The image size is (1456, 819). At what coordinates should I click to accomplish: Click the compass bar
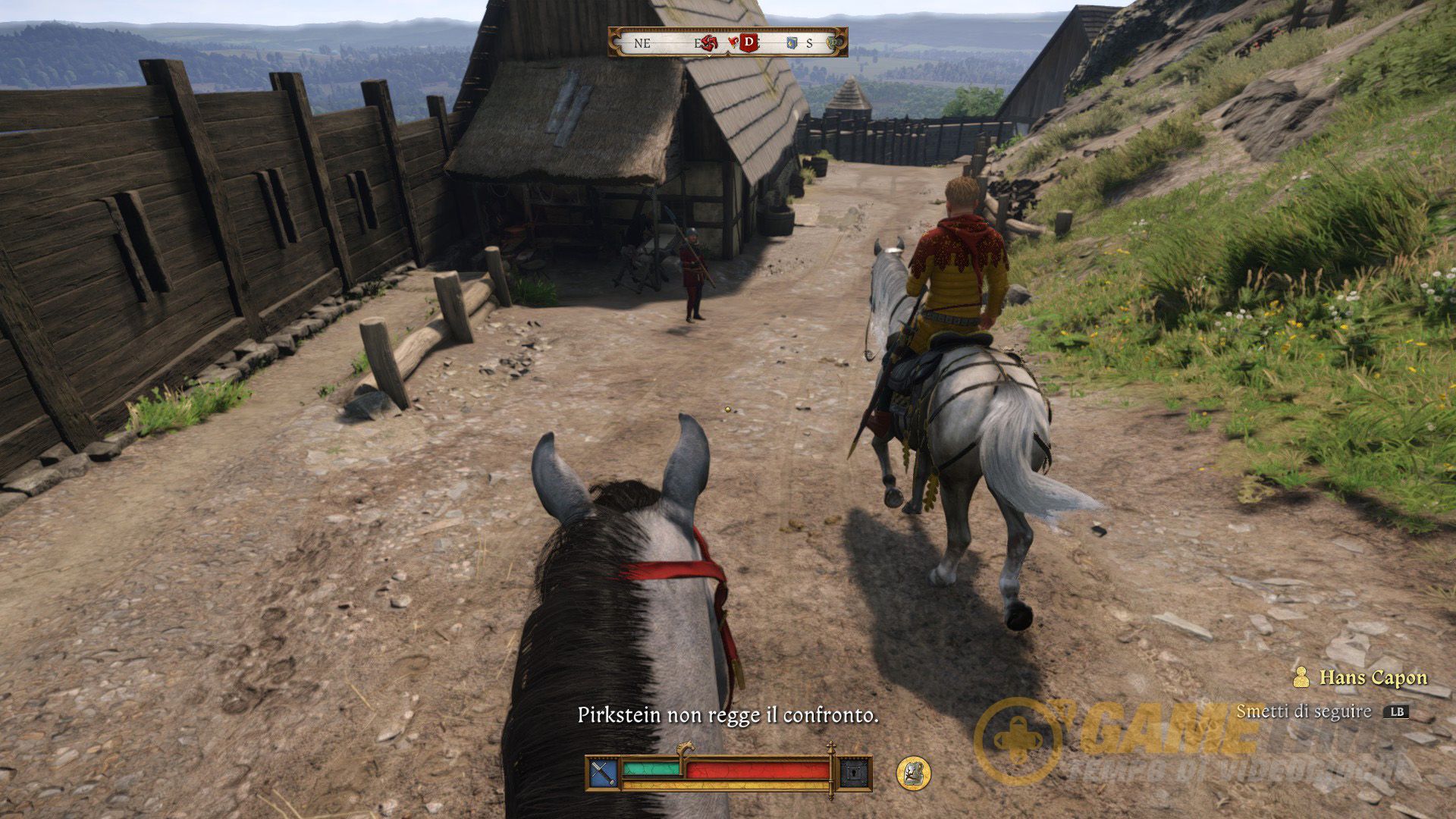(727, 42)
